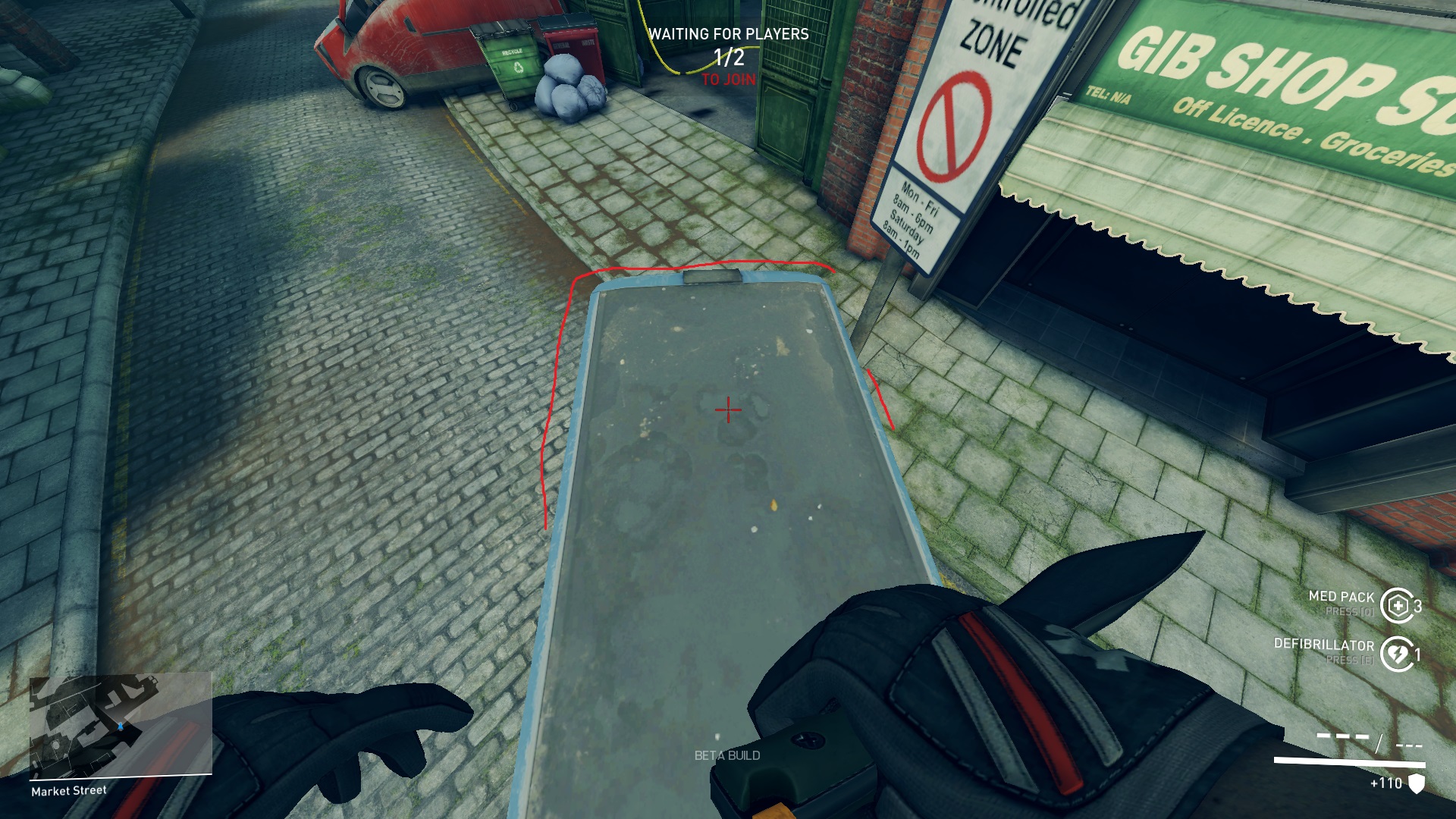Screen dimensions: 1456x819
Task: Select the Med Pack icon
Action: point(1396,605)
